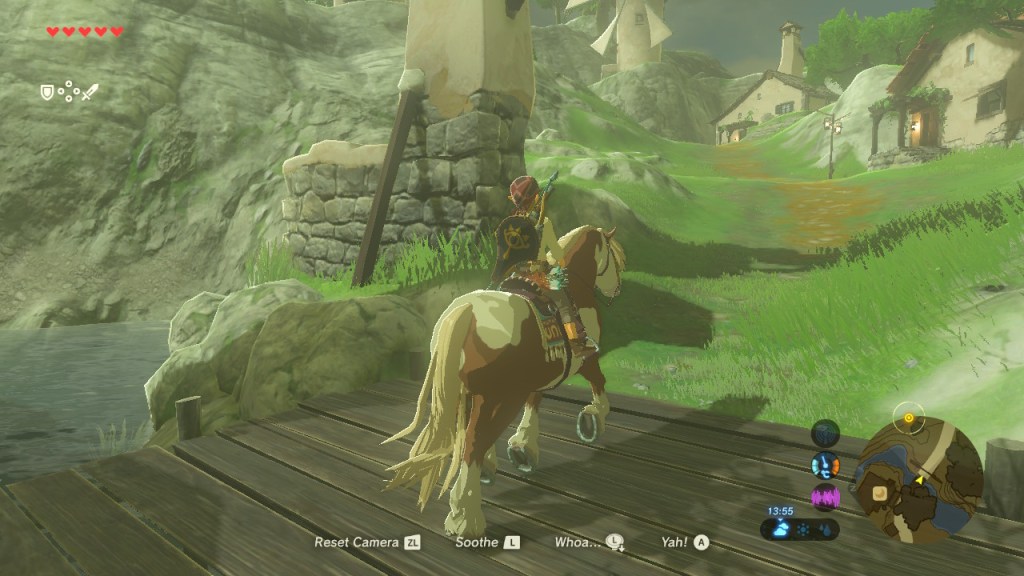Select the highlighted cloudy weather forecast icon

[782, 529]
